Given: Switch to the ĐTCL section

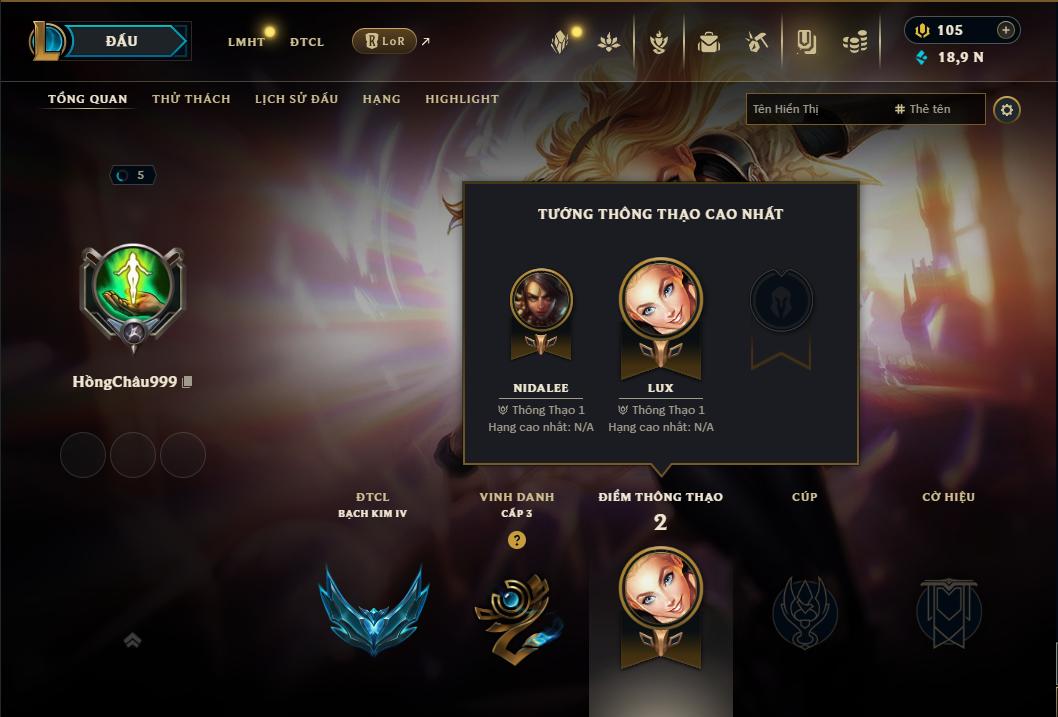Looking at the screenshot, I should [x=307, y=42].
